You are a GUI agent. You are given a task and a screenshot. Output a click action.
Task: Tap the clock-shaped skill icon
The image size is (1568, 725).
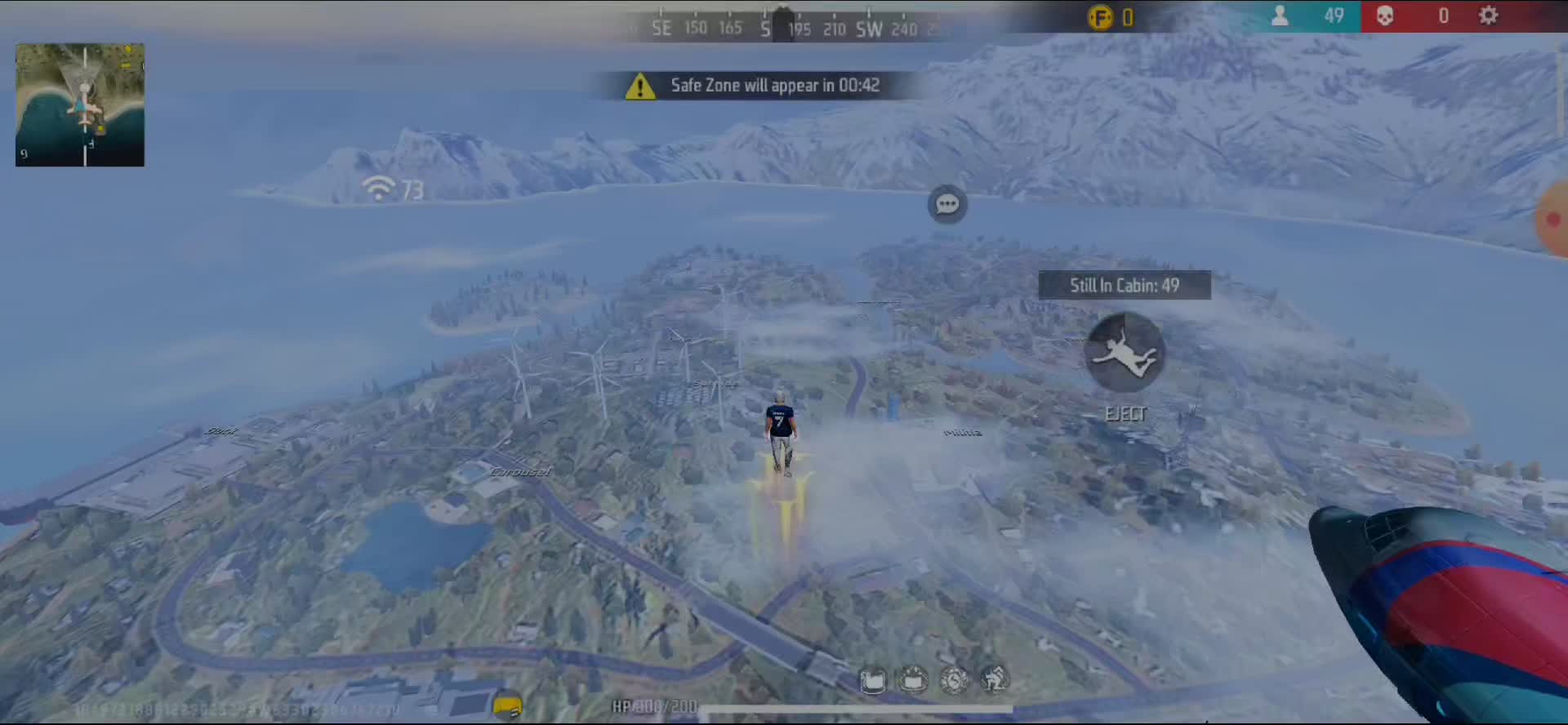[x=954, y=679]
